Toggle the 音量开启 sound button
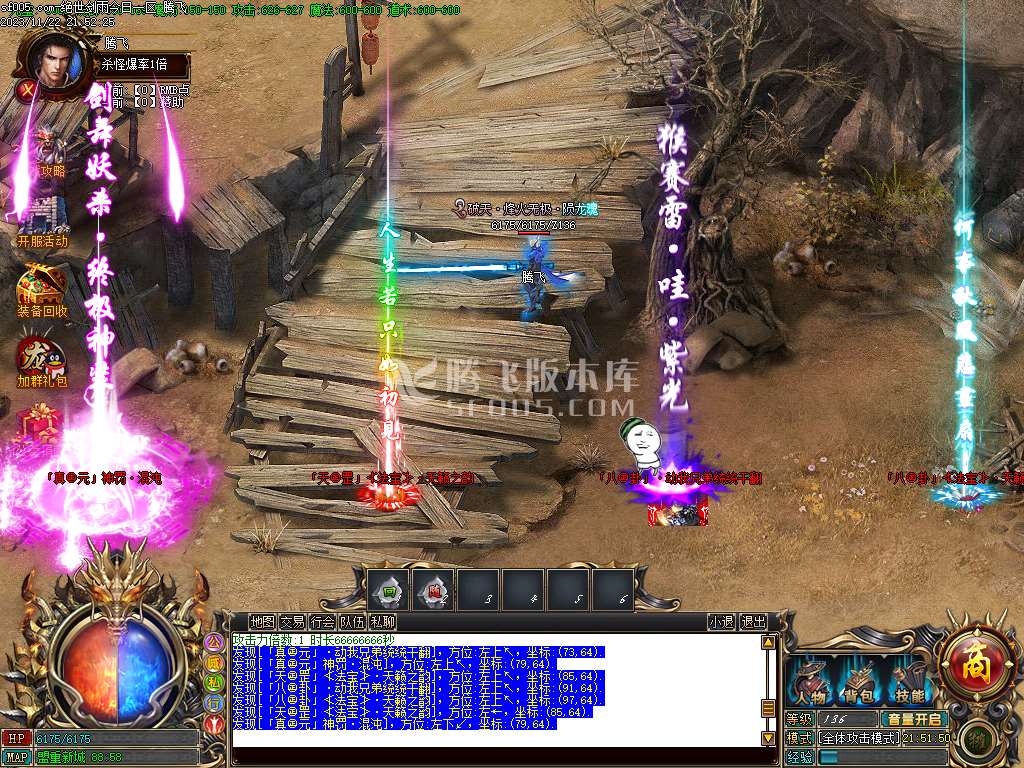This screenshot has width=1024, height=768. coord(913,718)
